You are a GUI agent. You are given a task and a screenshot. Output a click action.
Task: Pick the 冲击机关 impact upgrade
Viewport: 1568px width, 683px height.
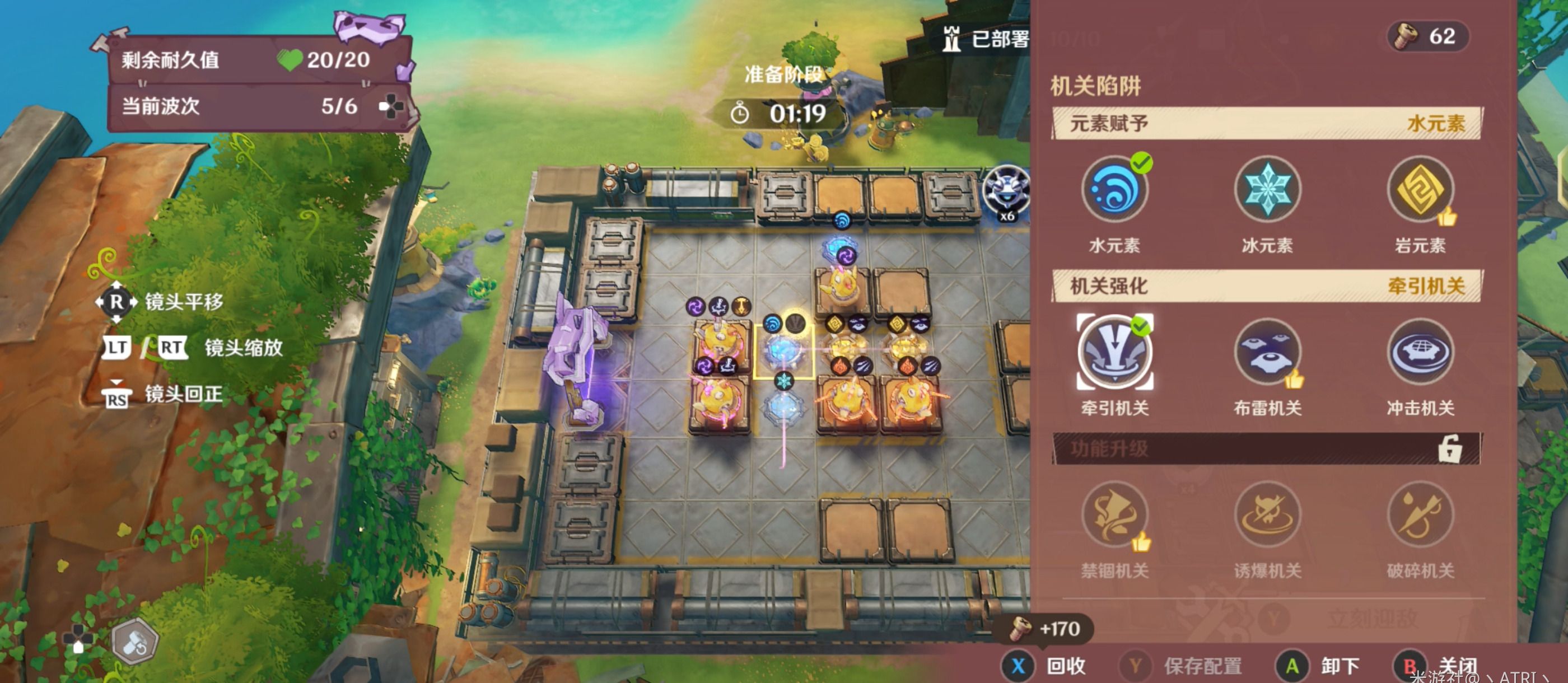click(x=1420, y=353)
